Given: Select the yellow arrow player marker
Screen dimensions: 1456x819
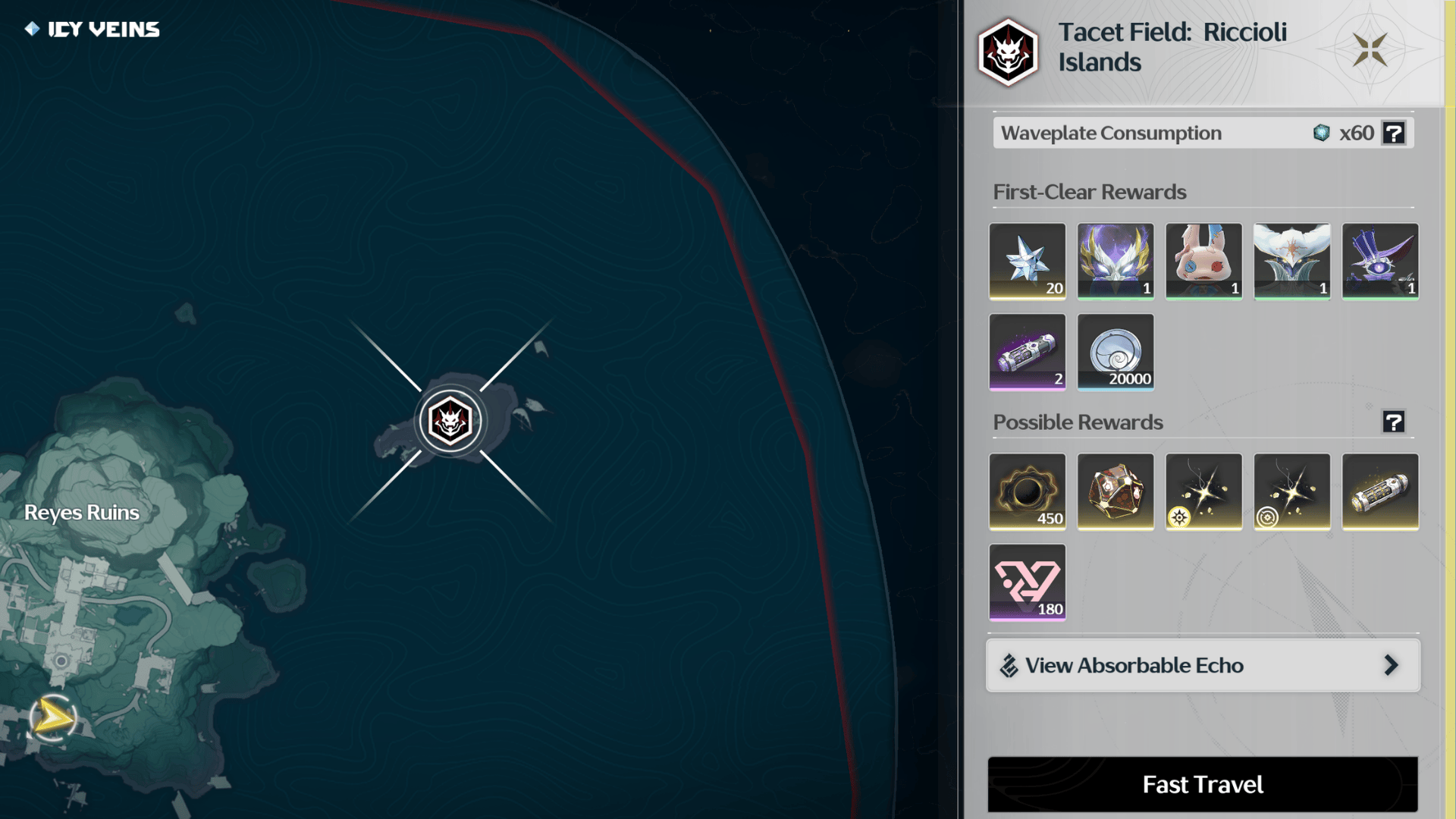Looking at the screenshot, I should click(x=53, y=717).
